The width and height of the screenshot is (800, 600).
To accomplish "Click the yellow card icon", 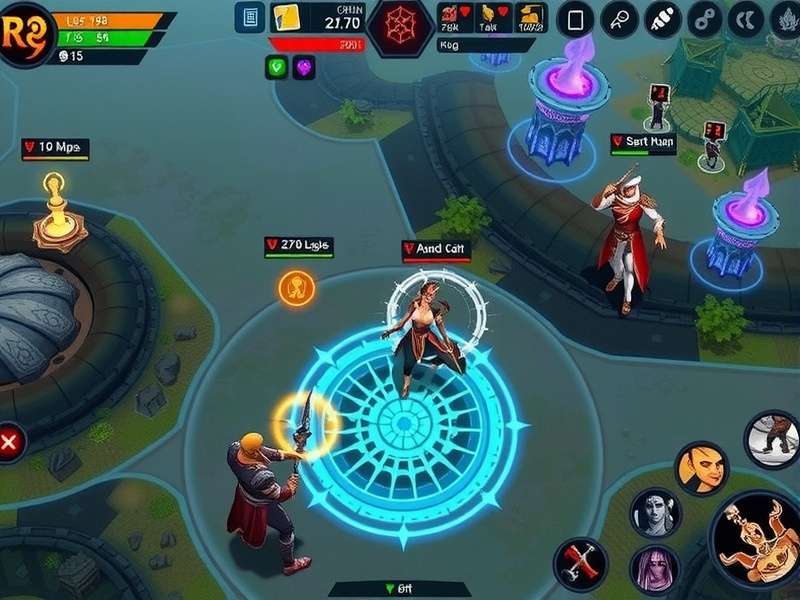I will [286, 17].
